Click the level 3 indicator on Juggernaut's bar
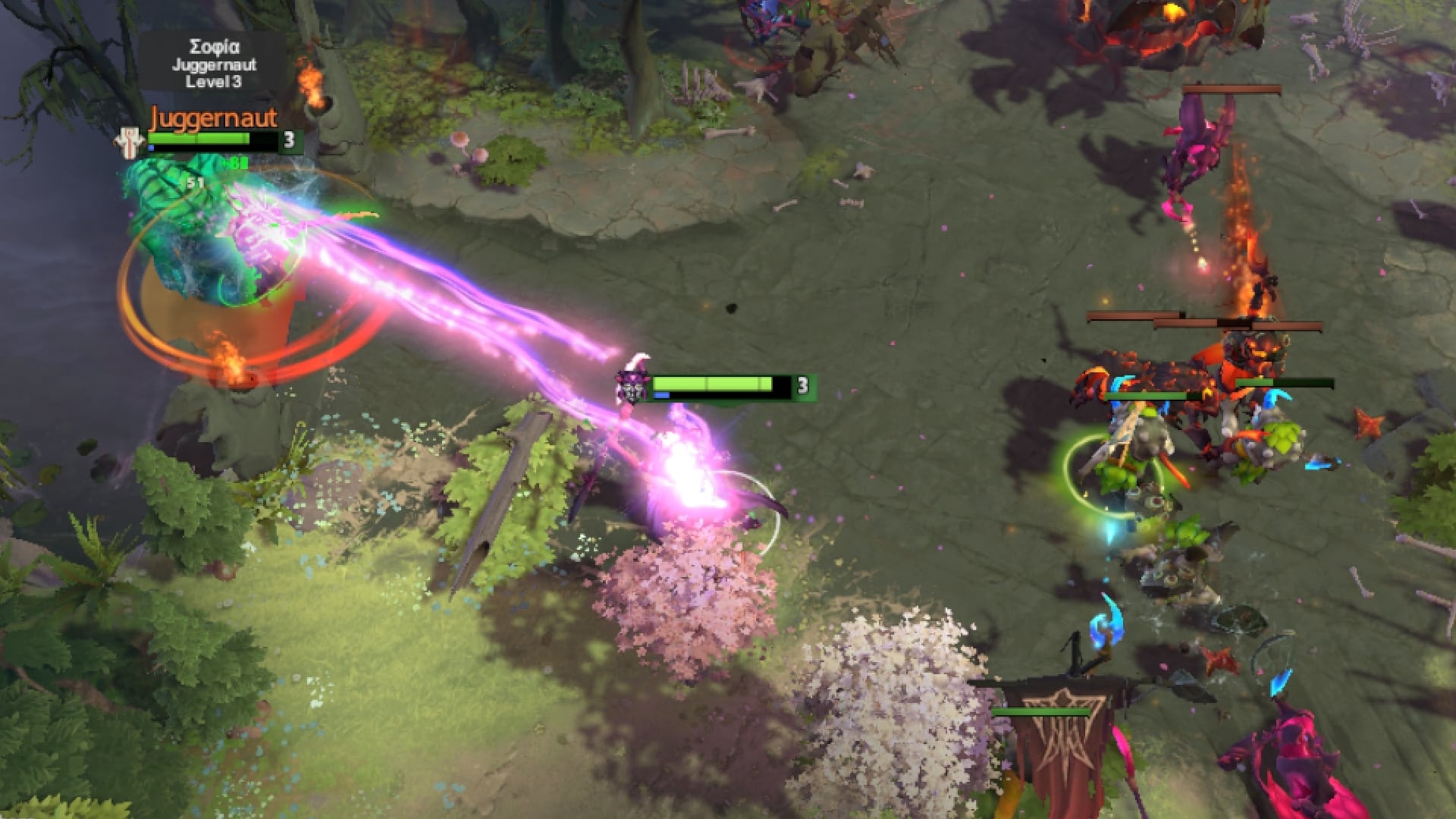The height and width of the screenshot is (819, 1456). coord(290,138)
